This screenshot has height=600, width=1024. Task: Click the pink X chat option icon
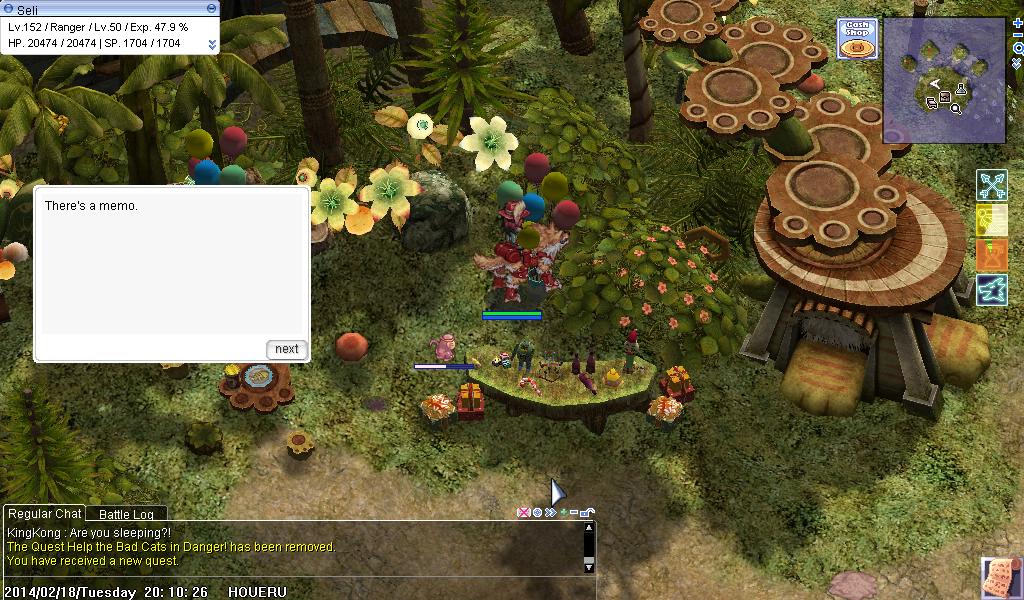click(523, 513)
